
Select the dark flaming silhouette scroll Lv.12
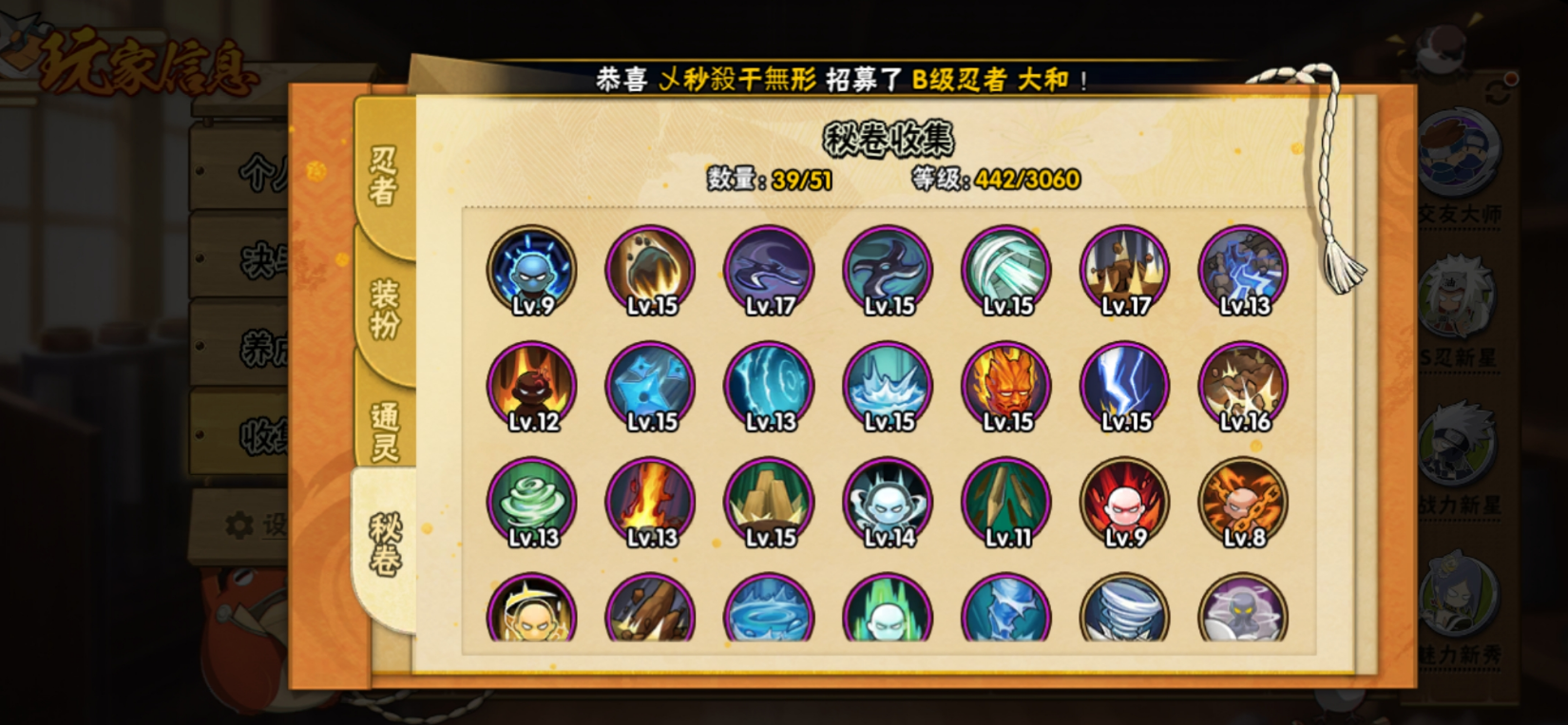[x=532, y=387]
